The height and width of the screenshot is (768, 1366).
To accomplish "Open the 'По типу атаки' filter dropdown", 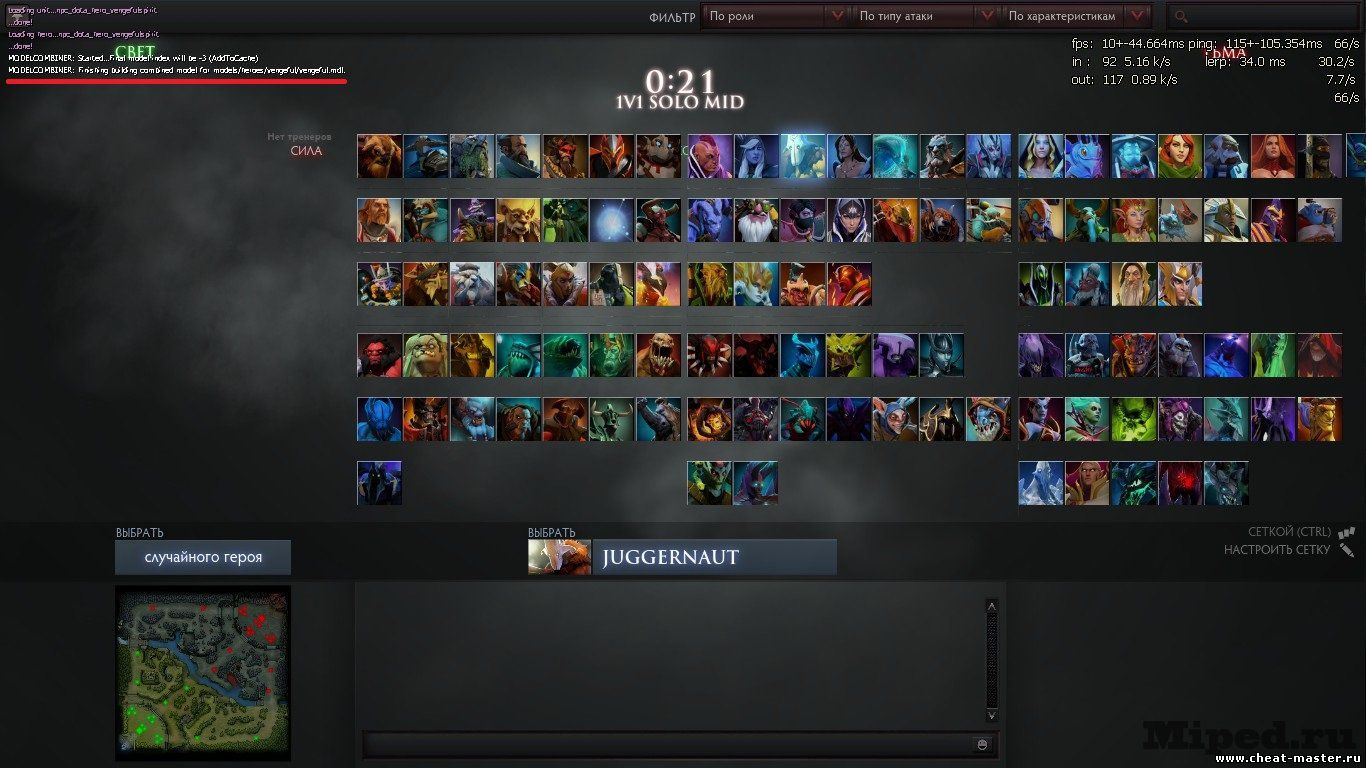I will pos(926,16).
